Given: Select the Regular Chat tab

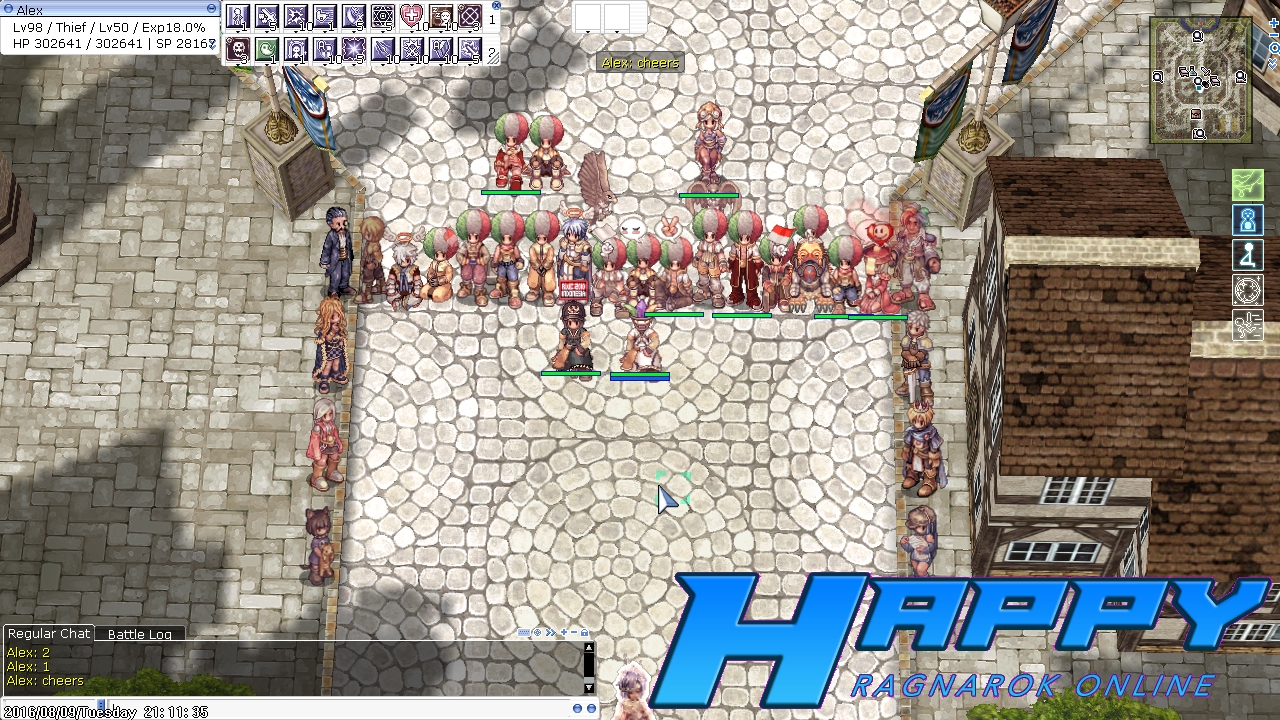Looking at the screenshot, I should (48, 633).
